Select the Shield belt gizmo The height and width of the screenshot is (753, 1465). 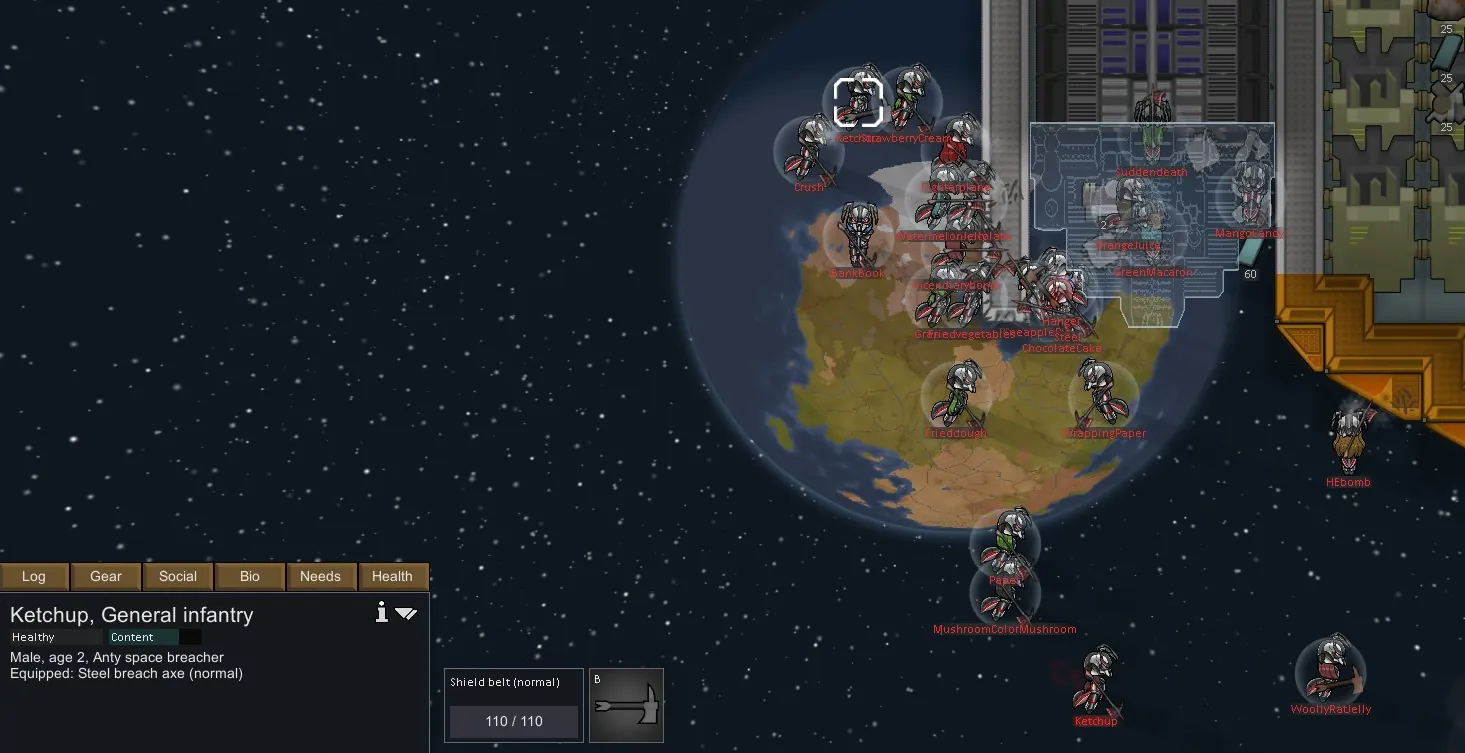pos(513,705)
